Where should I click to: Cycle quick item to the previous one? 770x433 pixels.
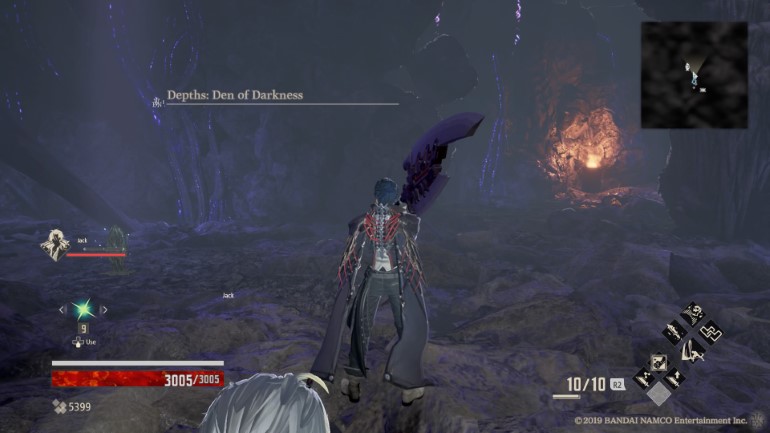coord(62,310)
